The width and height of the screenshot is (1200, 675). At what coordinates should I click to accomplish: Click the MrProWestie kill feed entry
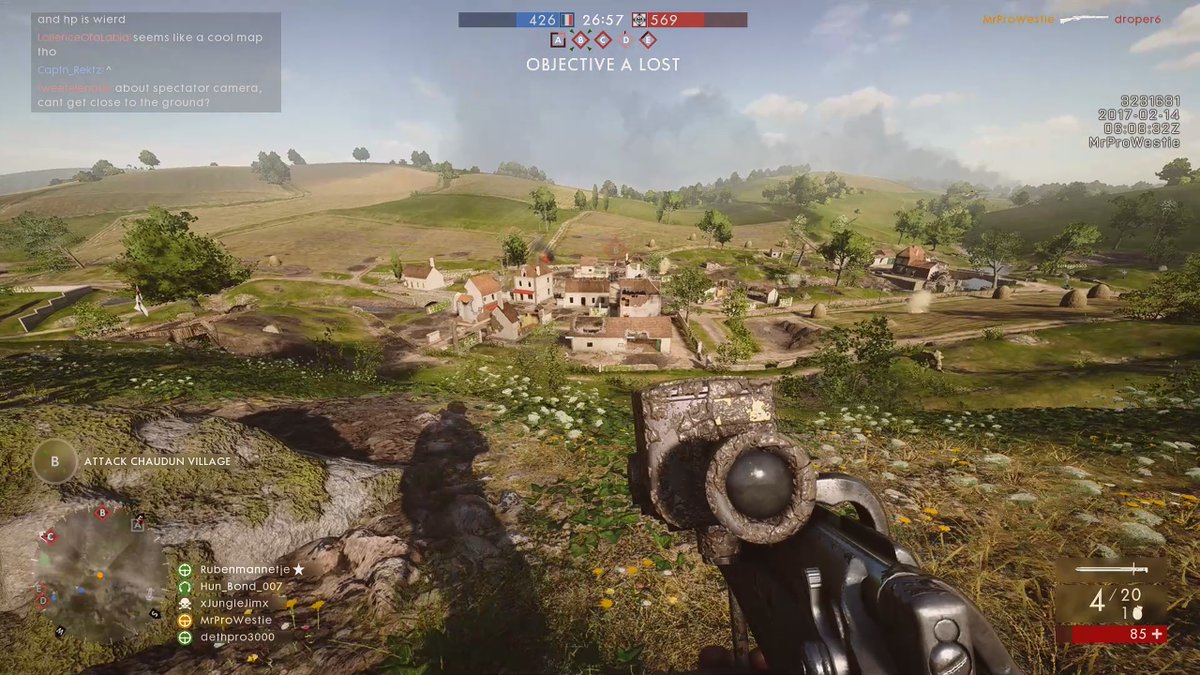click(x=1018, y=19)
